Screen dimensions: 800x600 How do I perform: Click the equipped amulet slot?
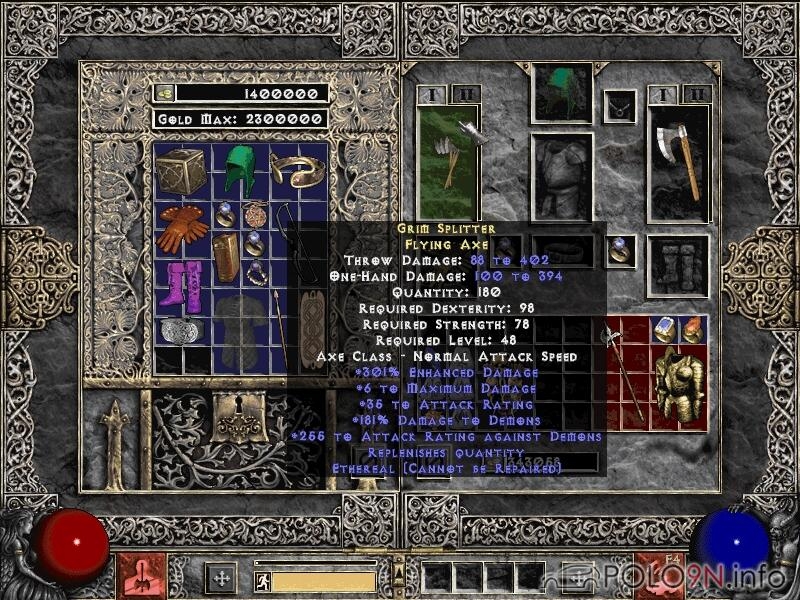622,103
